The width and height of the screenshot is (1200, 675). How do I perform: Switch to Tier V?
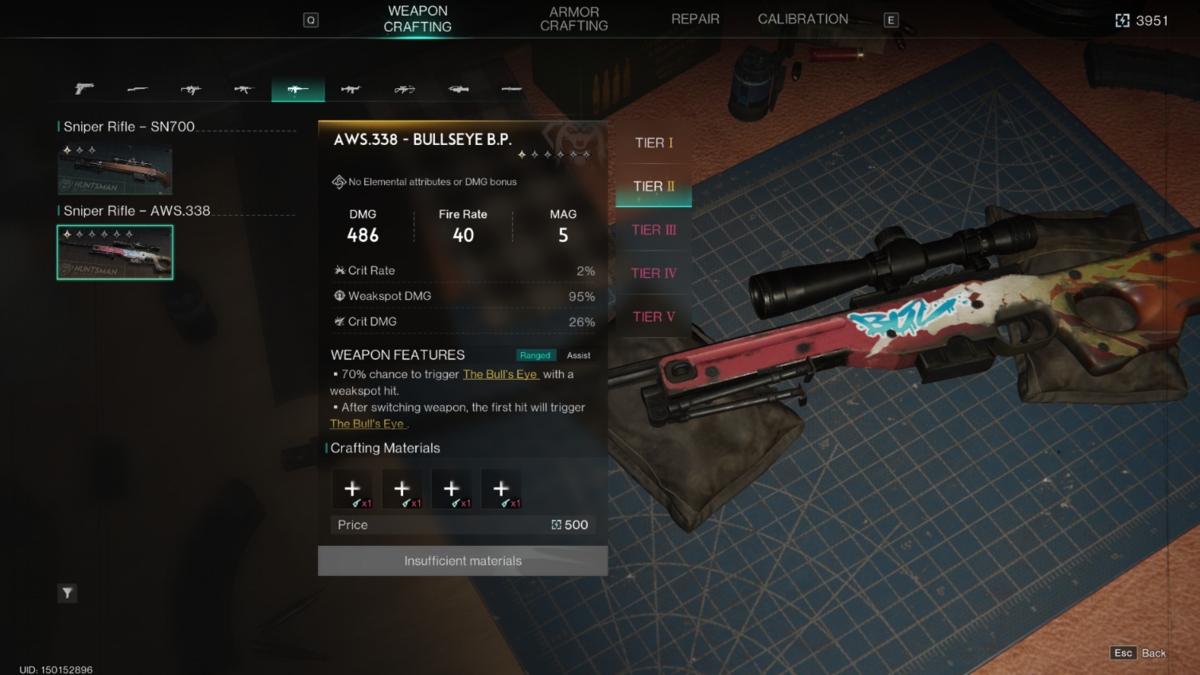click(x=654, y=317)
